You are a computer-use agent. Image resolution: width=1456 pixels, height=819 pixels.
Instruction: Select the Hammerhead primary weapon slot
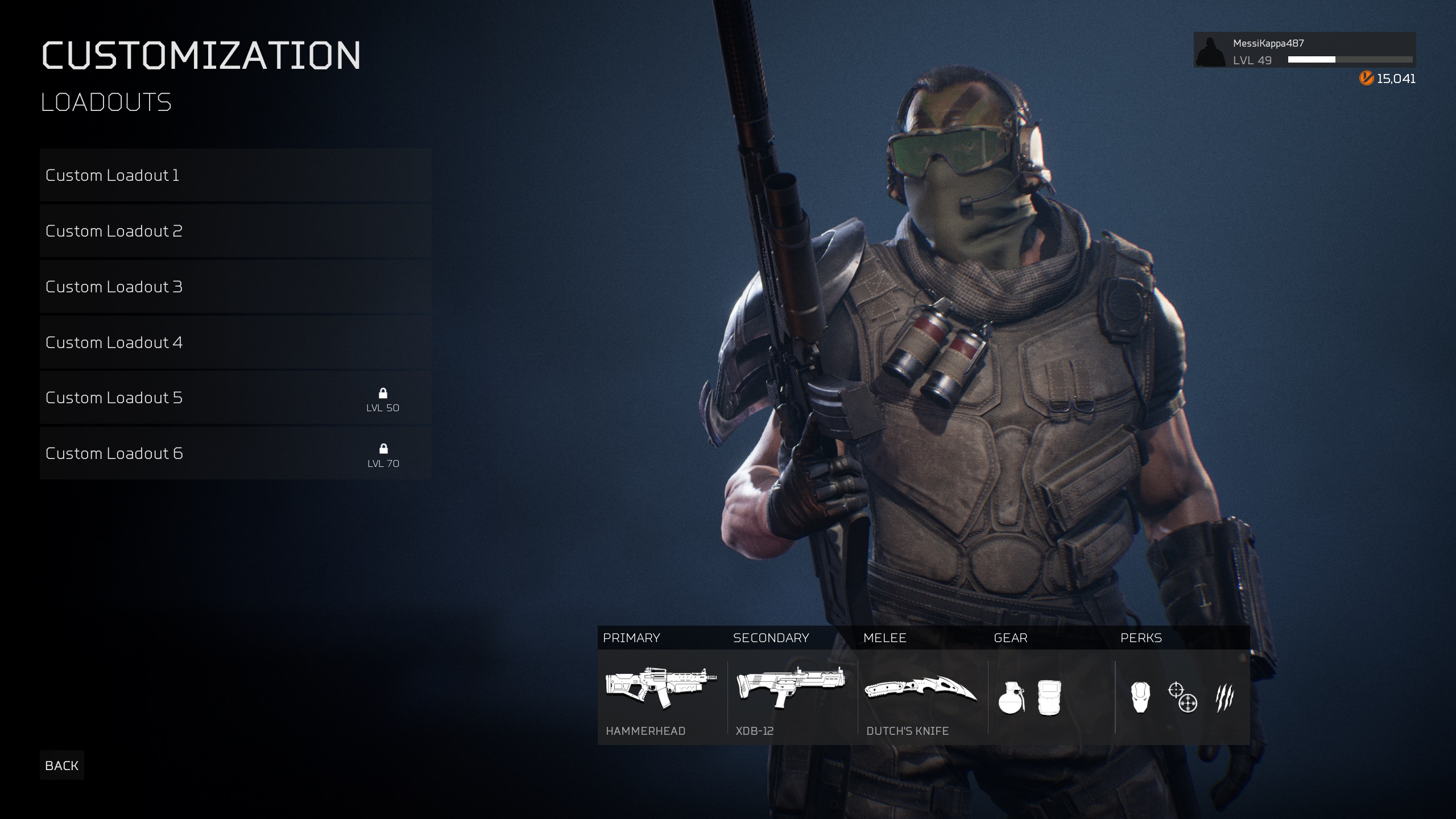click(661, 698)
